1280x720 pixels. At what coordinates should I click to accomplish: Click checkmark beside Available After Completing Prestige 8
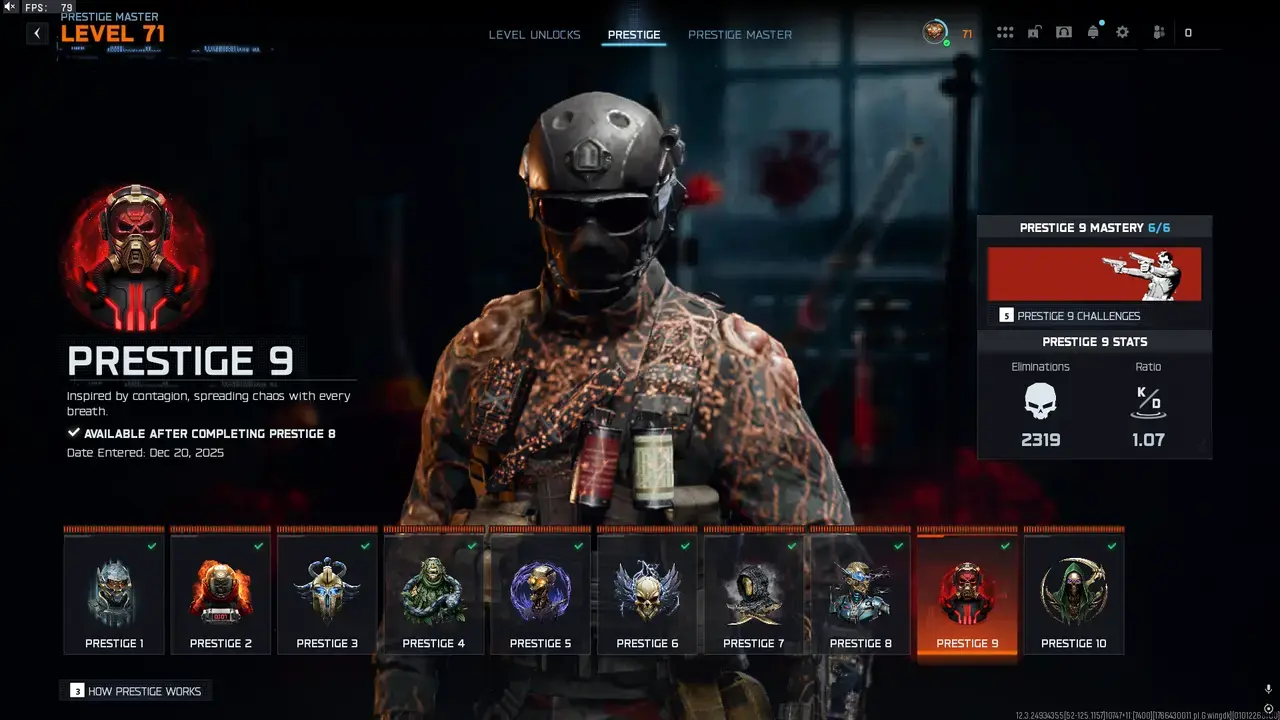click(74, 432)
